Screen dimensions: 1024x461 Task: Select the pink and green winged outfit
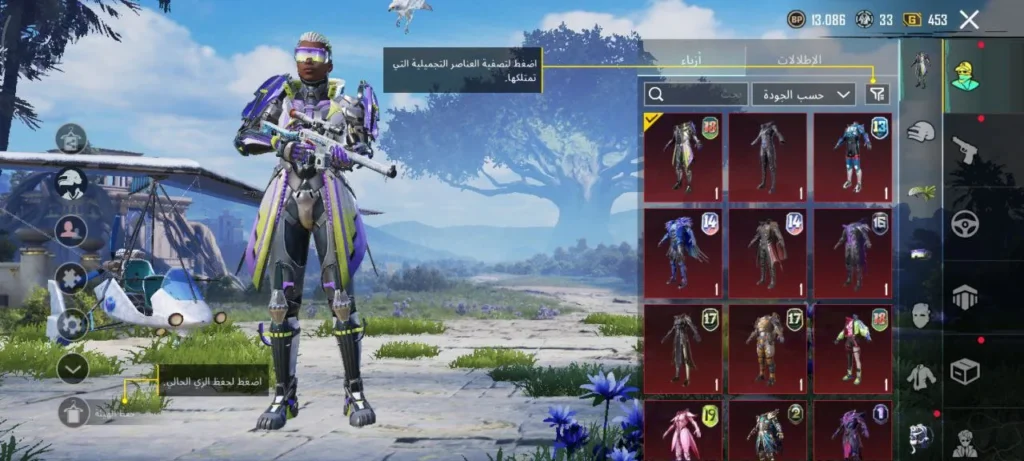[x=852, y=347]
